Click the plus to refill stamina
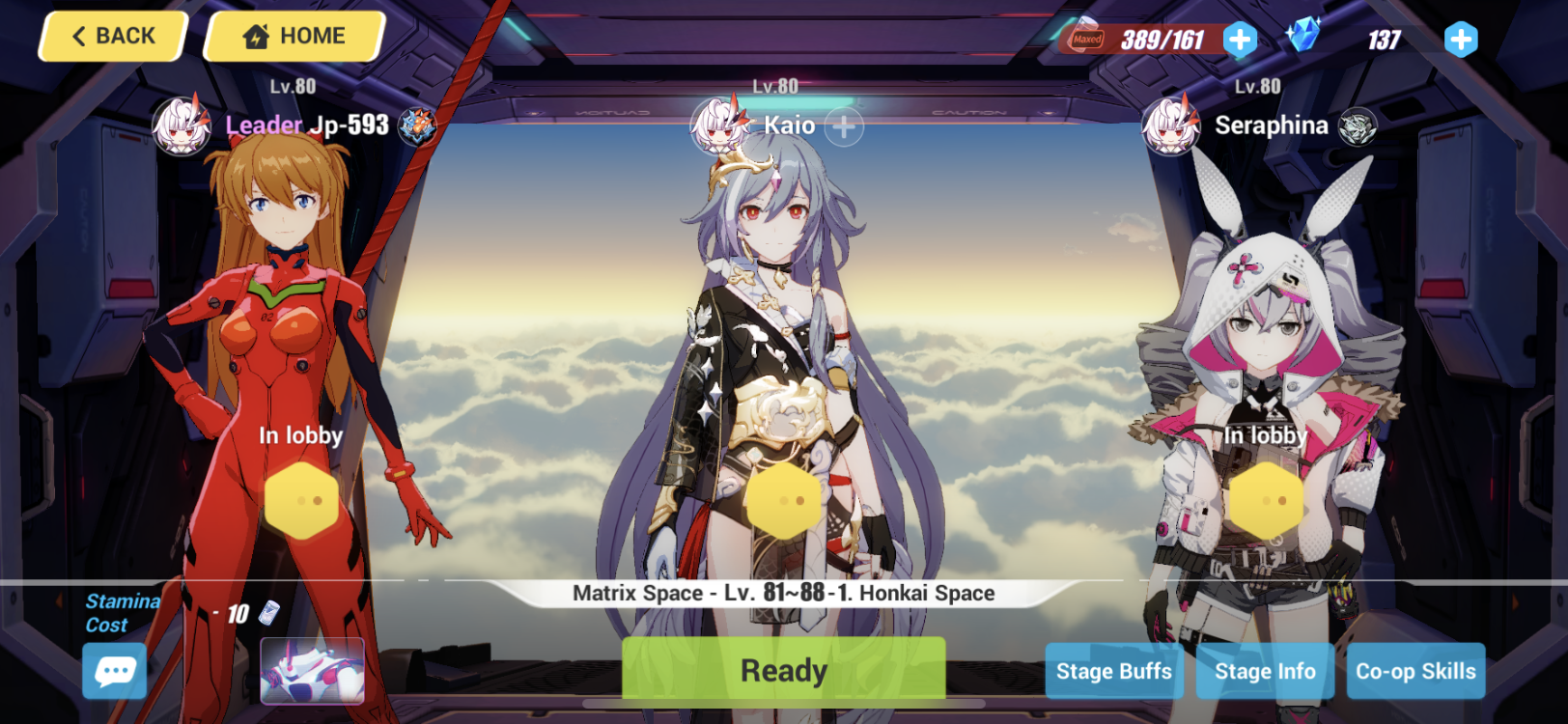Image resolution: width=1568 pixels, height=724 pixels. click(1241, 39)
